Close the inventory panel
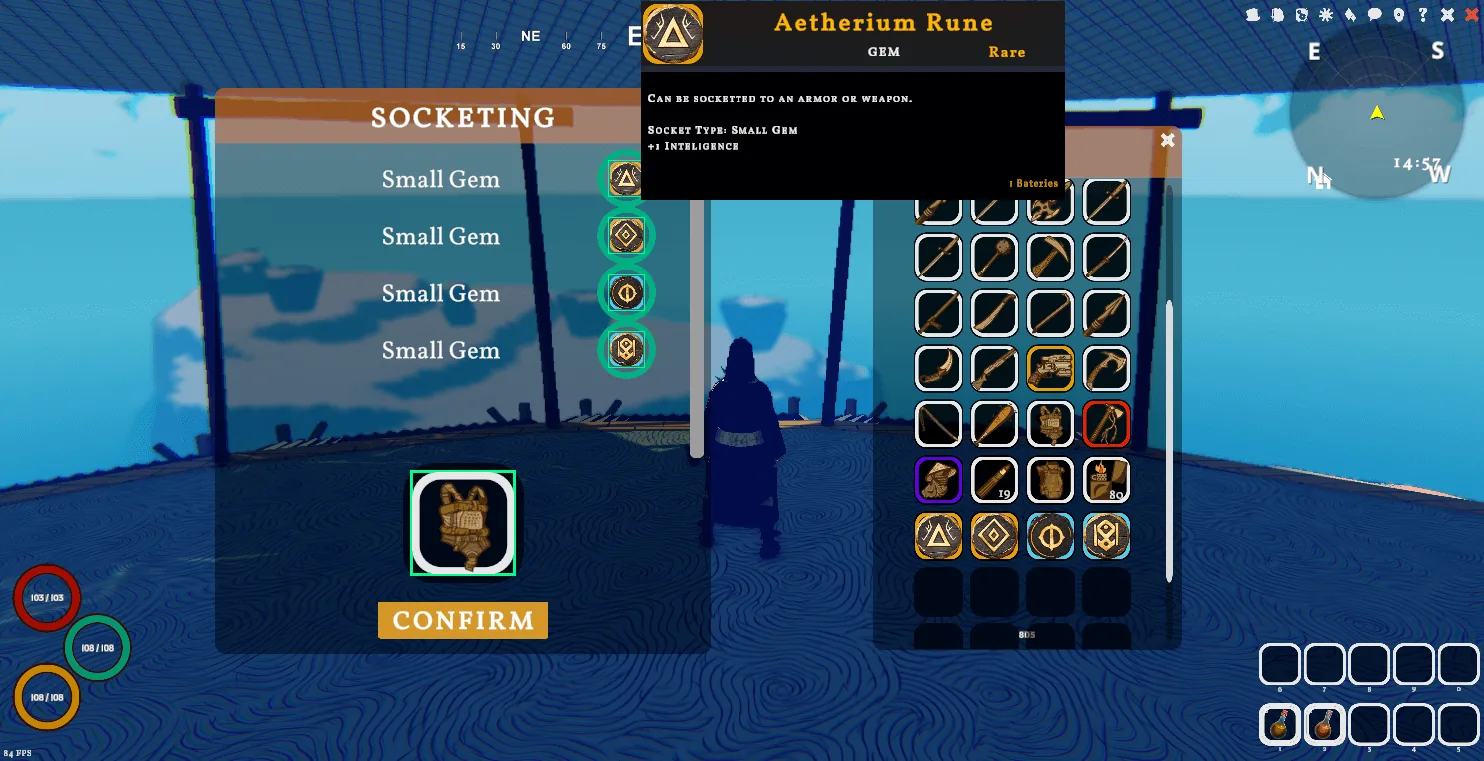The height and width of the screenshot is (761, 1484). click(1167, 141)
